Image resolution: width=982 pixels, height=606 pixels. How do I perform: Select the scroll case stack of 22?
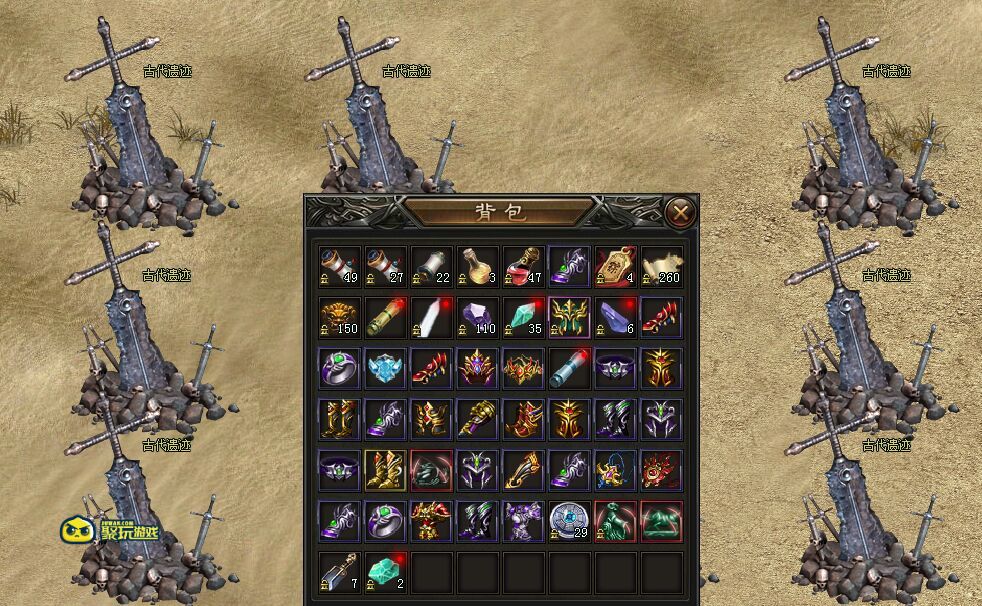(x=432, y=267)
